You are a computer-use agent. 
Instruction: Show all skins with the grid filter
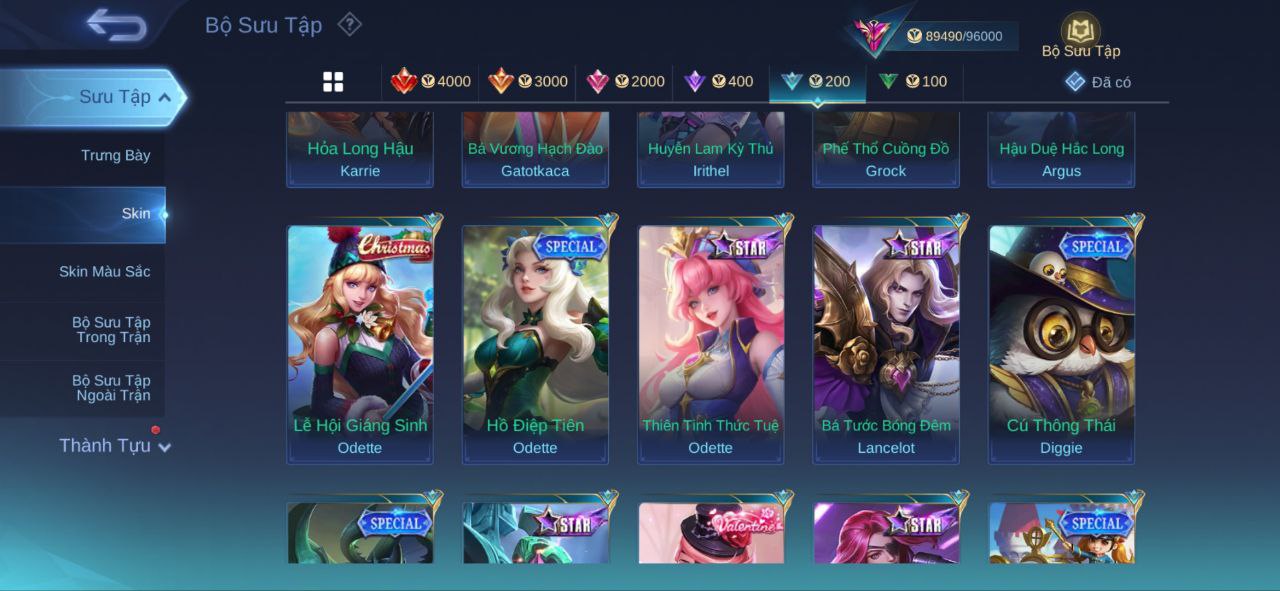point(333,82)
